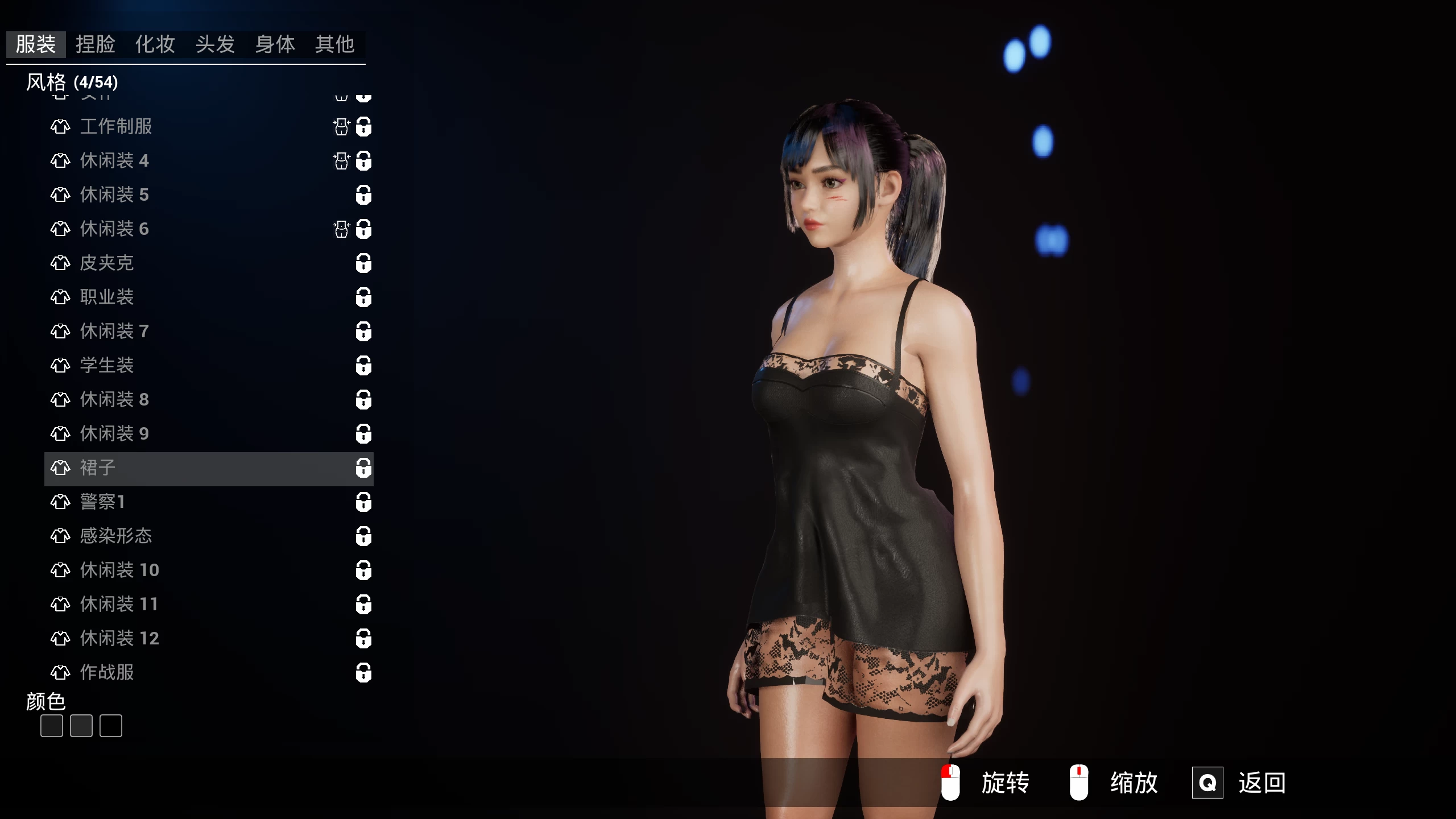Image resolution: width=1456 pixels, height=819 pixels.
Task: Select the 休闲装 4 outfit
Action: [114, 160]
